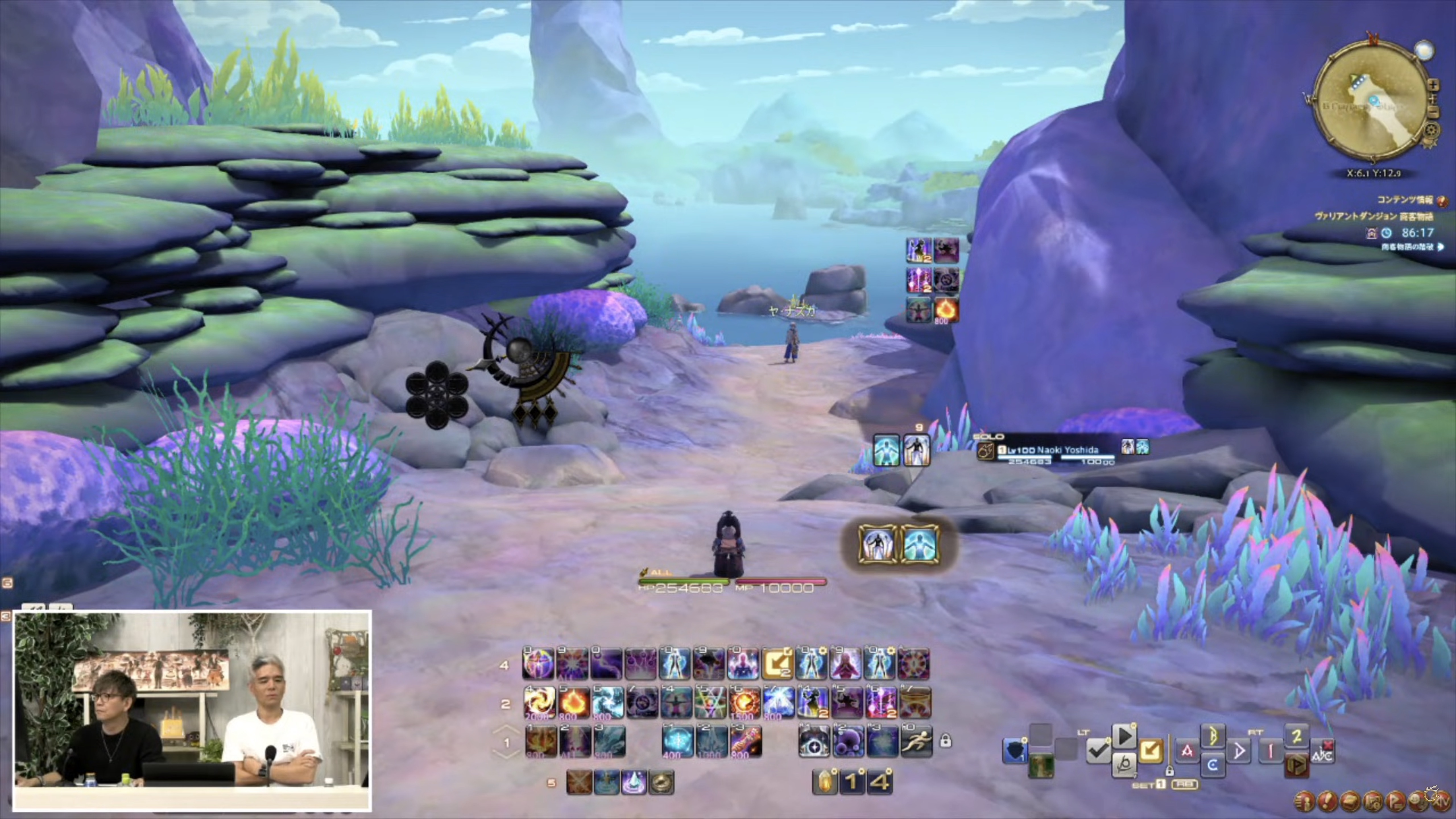Cast the fire spiral spell costing 2000 MP
1456x819 pixels.
point(539,703)
